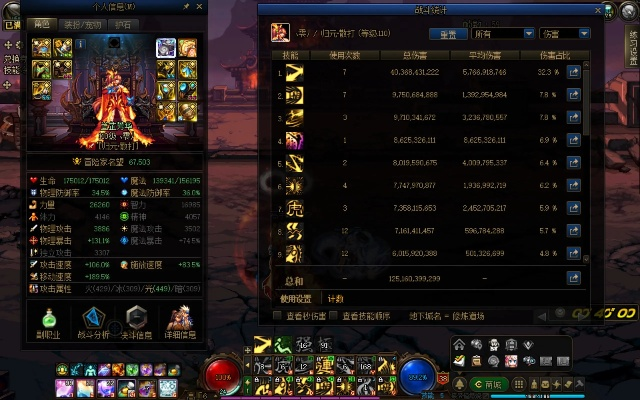Viewport: 640px width, 400px height.
Task: Toggle the 查看秒伤害 checkbox
Action: point(279,315)
